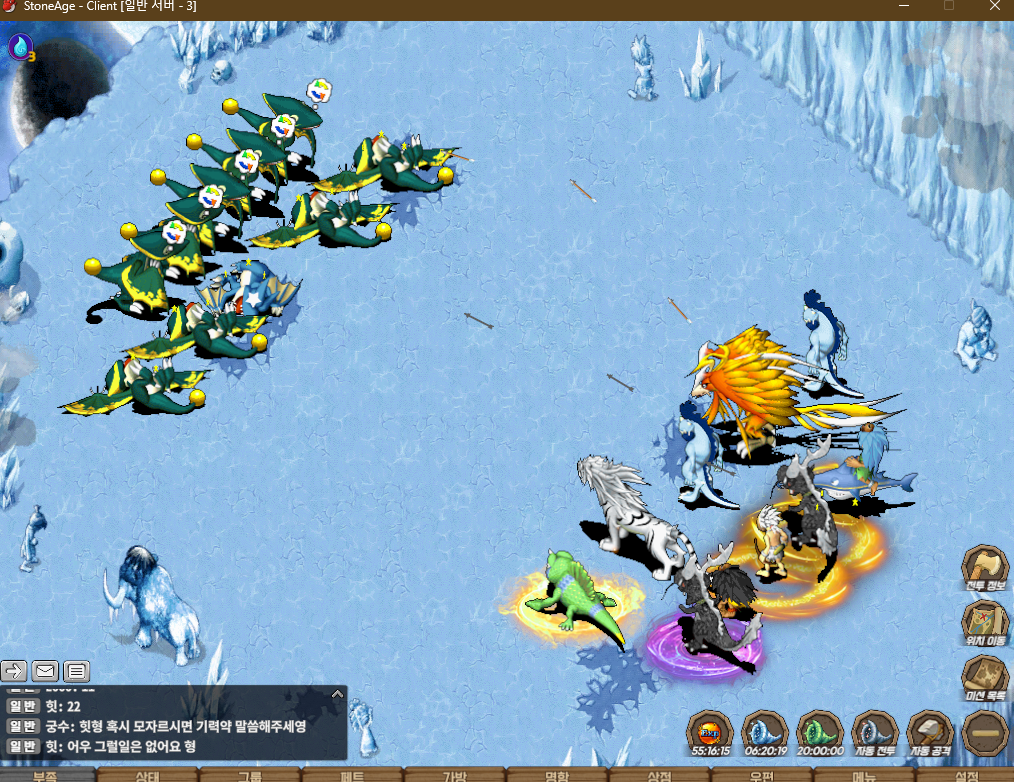Click the arrow button above the chat
Viewport: 1014px width, 782px height.
(15, 671)
